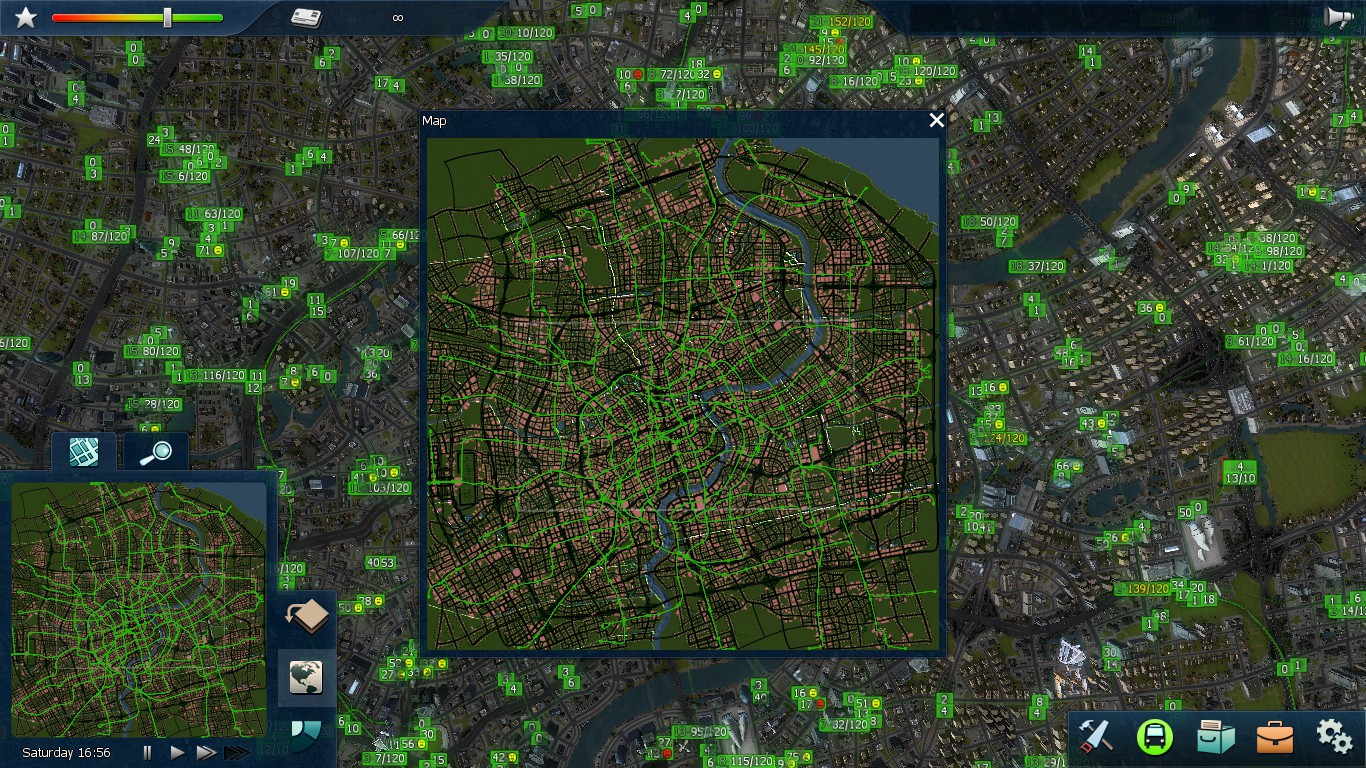Open game settings with the gears icon

click(1332, 735)
